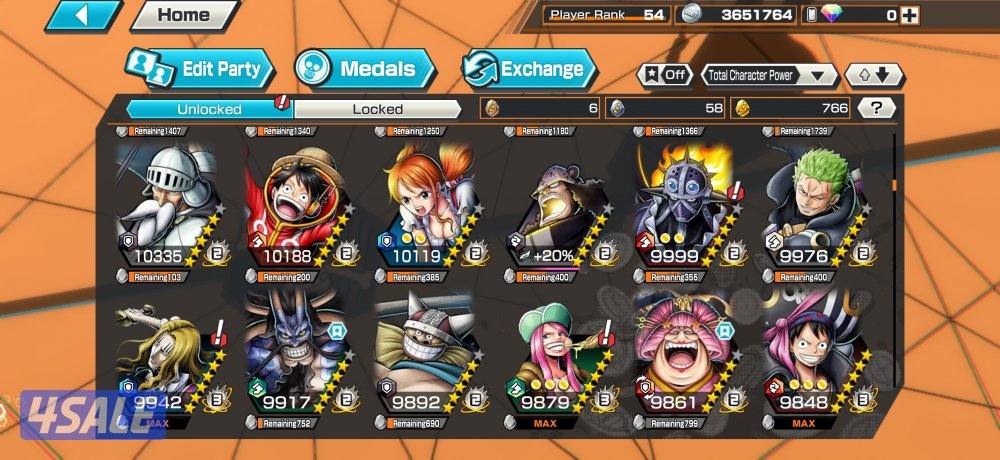Open the question mark help button
The image size is (1000, 460).
[876, 108]
